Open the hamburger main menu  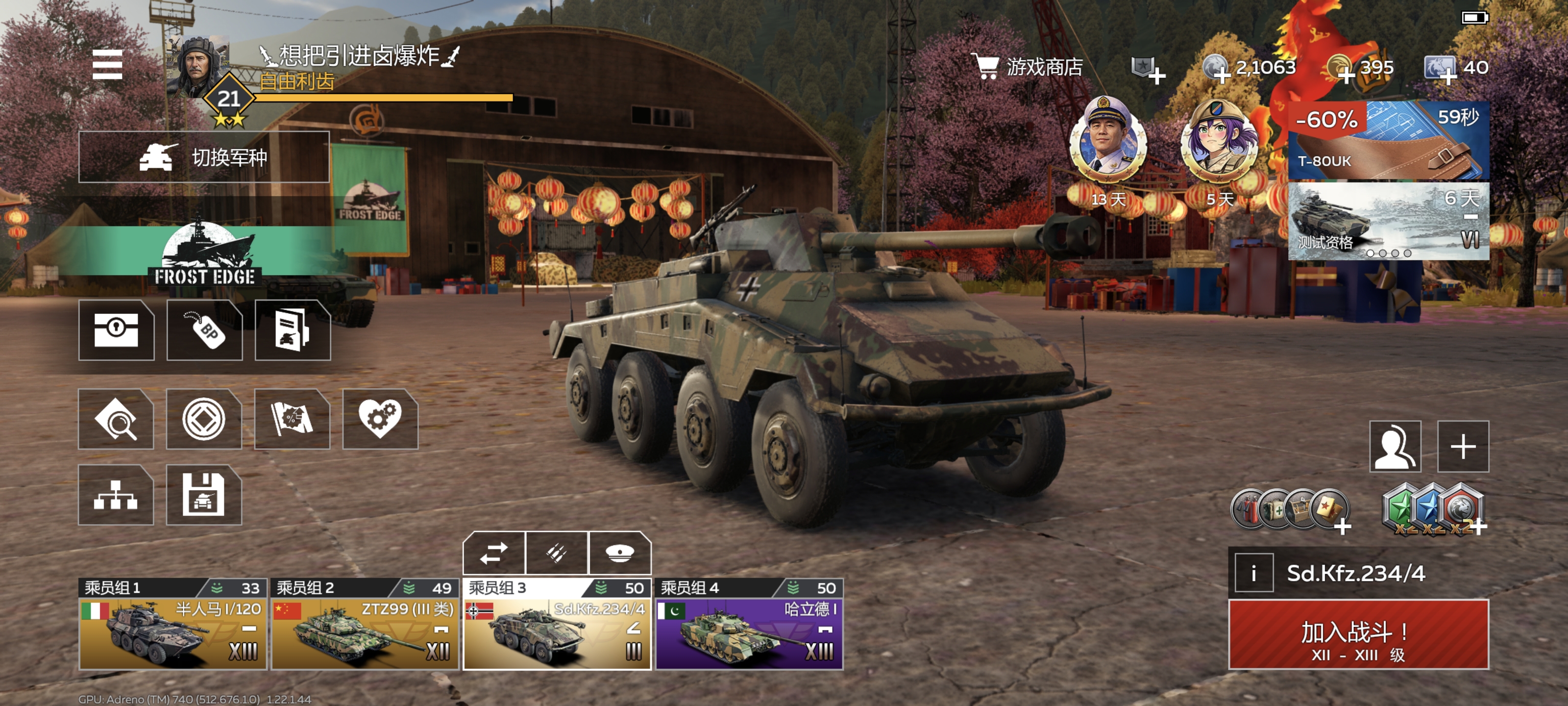tap(107, 65)
